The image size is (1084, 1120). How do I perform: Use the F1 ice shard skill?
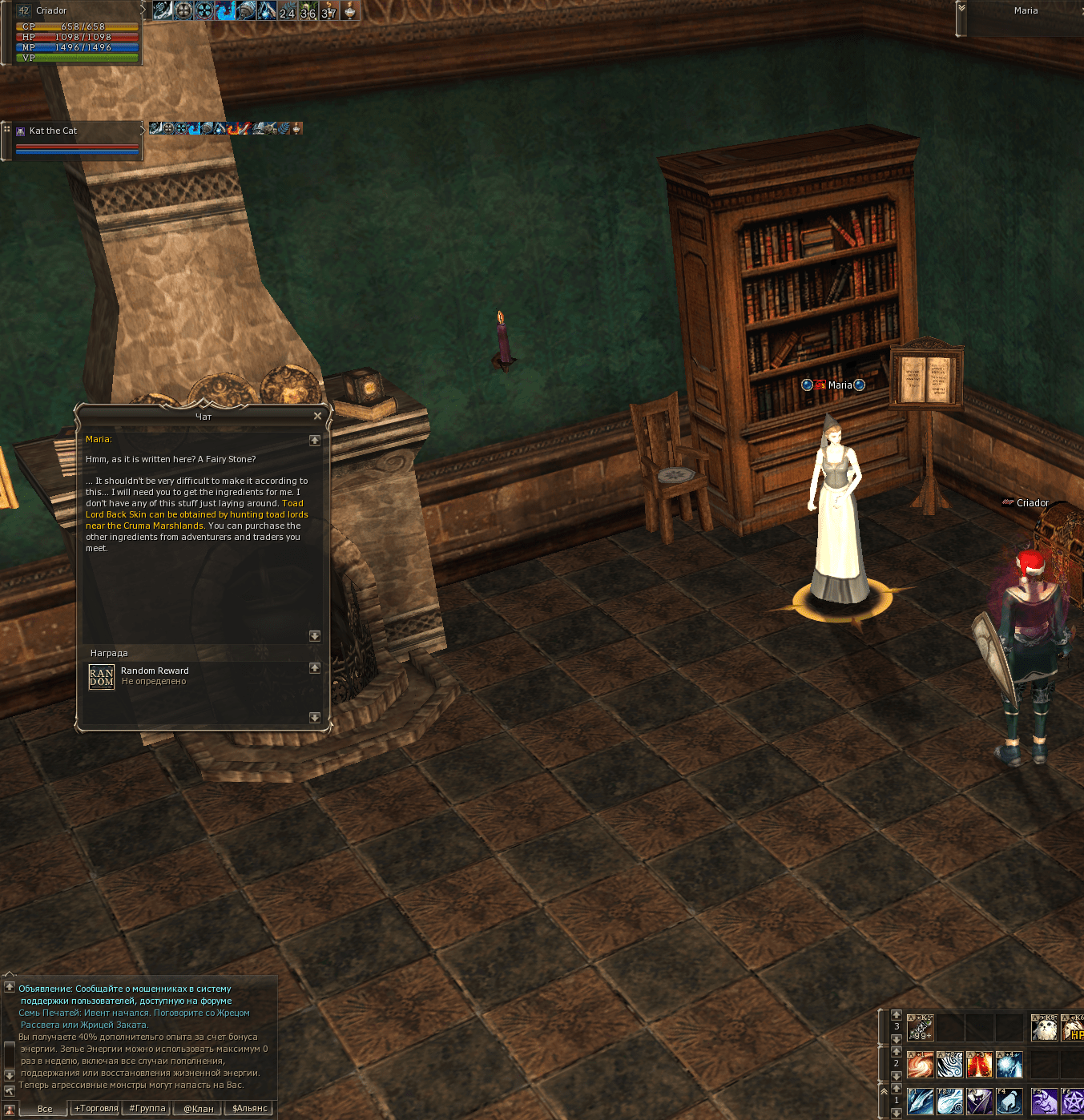921,1101
